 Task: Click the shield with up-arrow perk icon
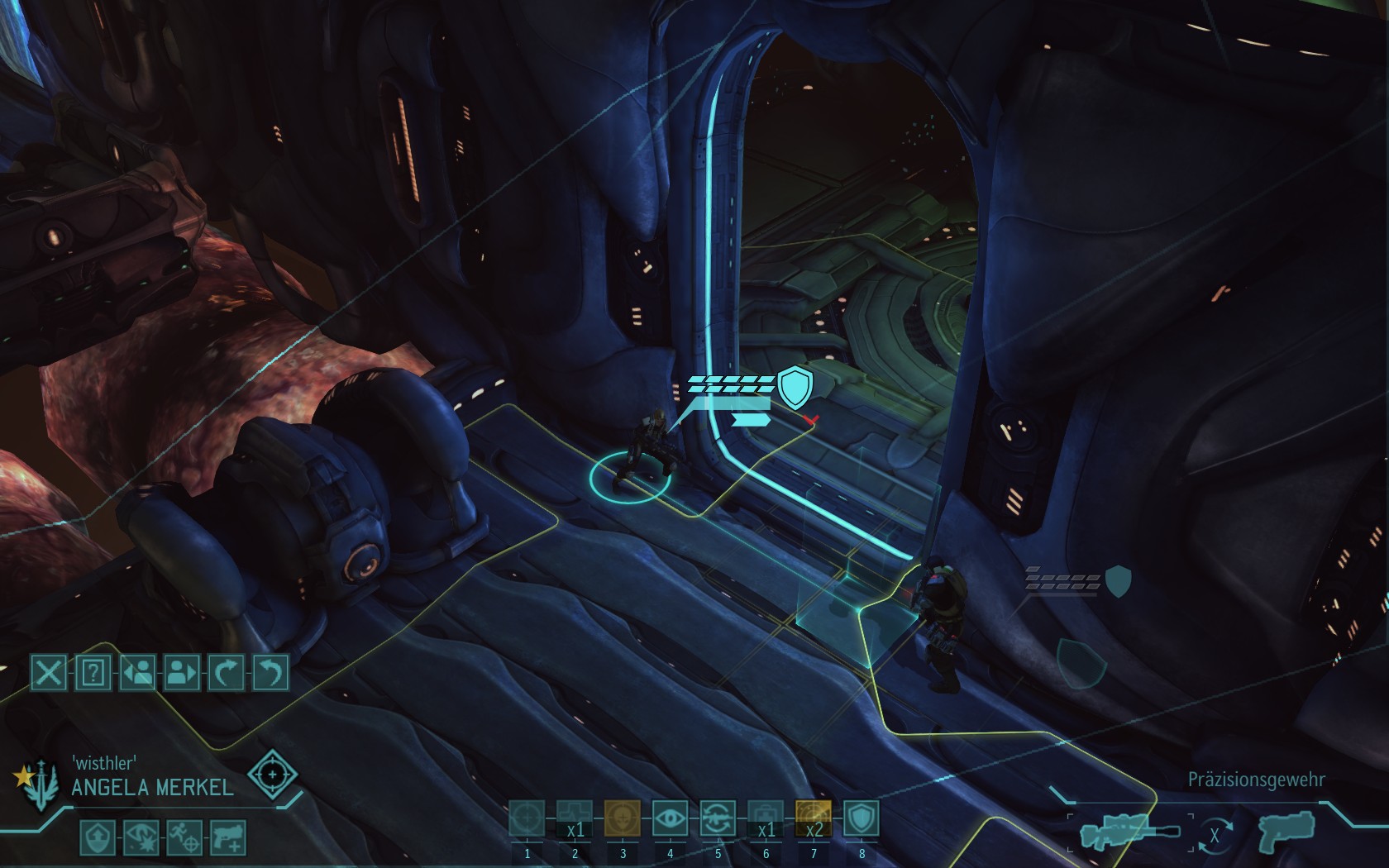(x=96, y=837)
